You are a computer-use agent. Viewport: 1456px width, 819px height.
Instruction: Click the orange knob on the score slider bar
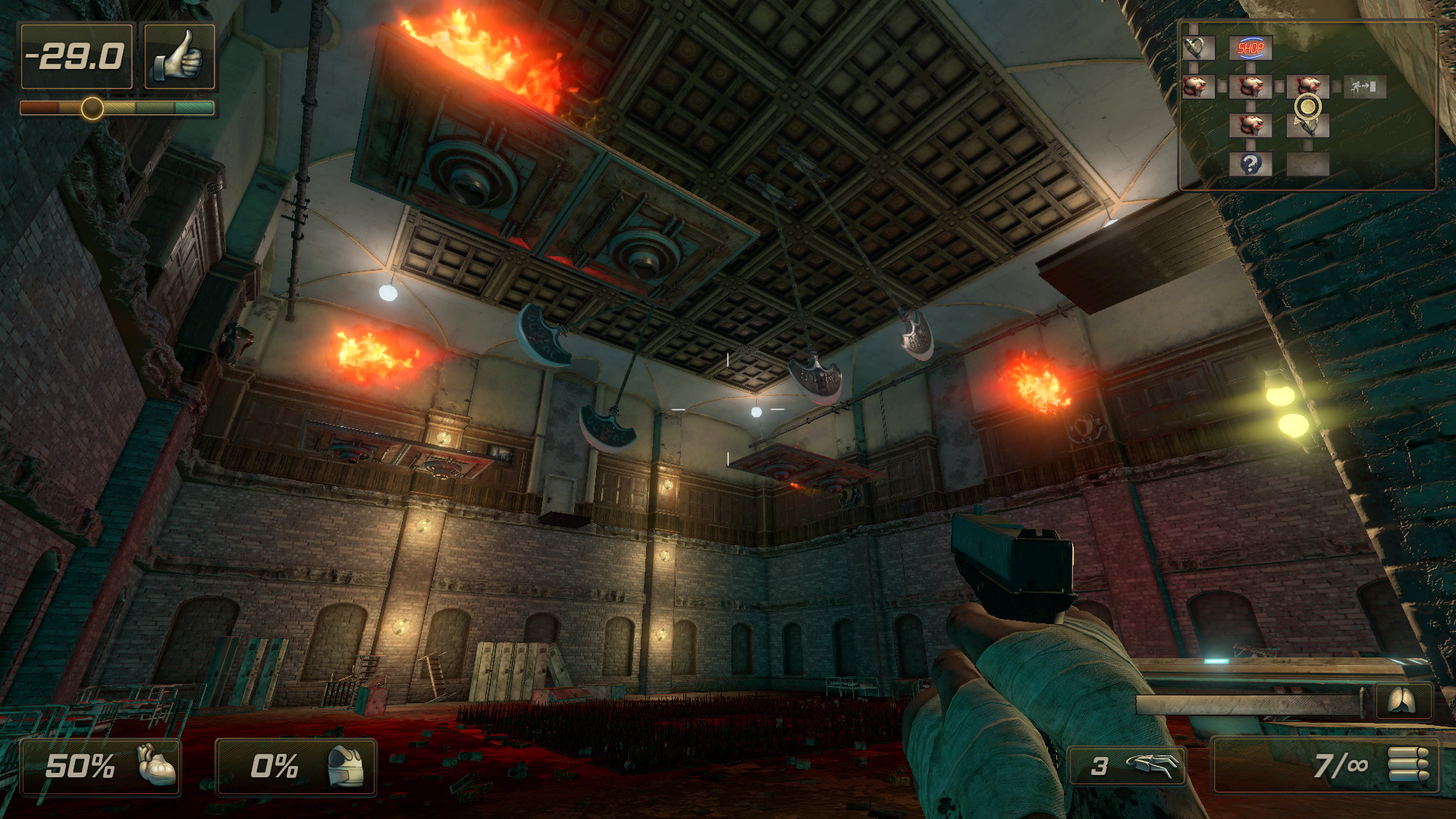tap(91, 107)
